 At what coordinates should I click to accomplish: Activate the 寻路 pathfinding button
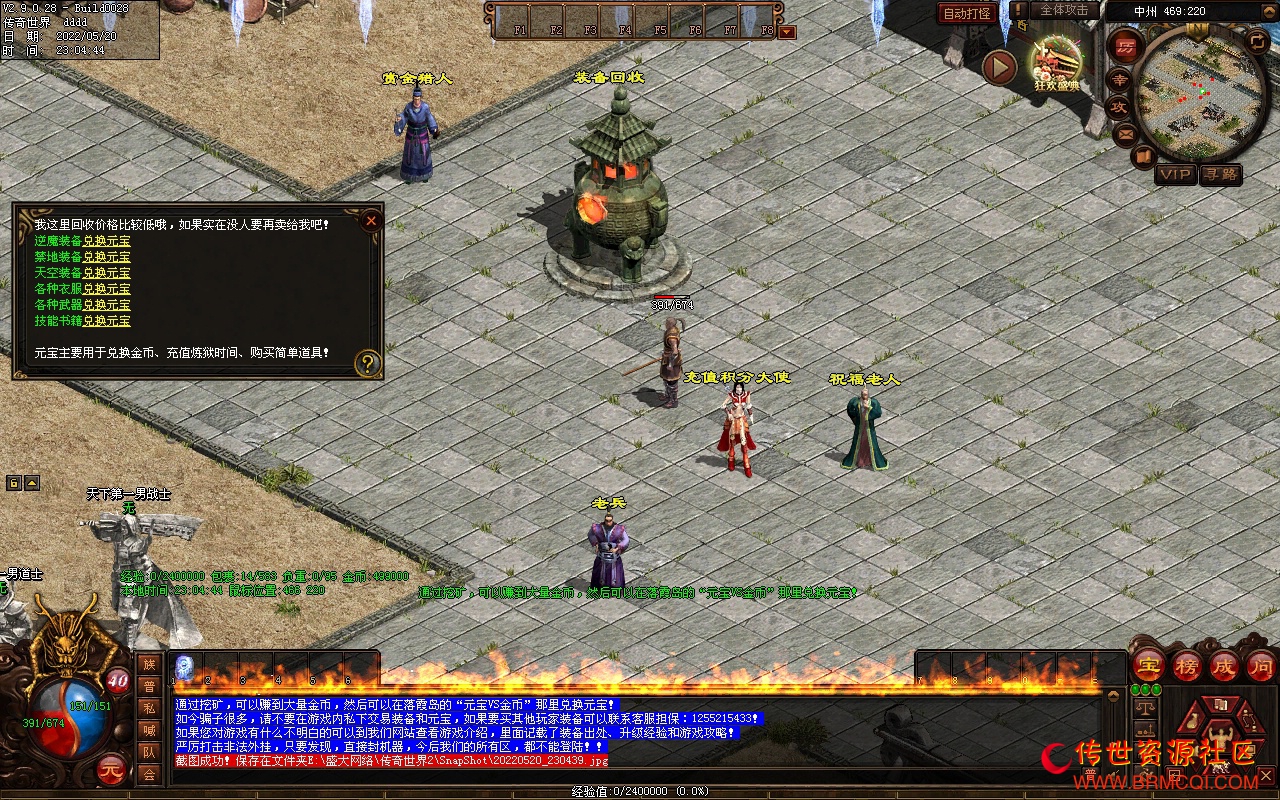pyautogui.click(x=1220, y=175)
